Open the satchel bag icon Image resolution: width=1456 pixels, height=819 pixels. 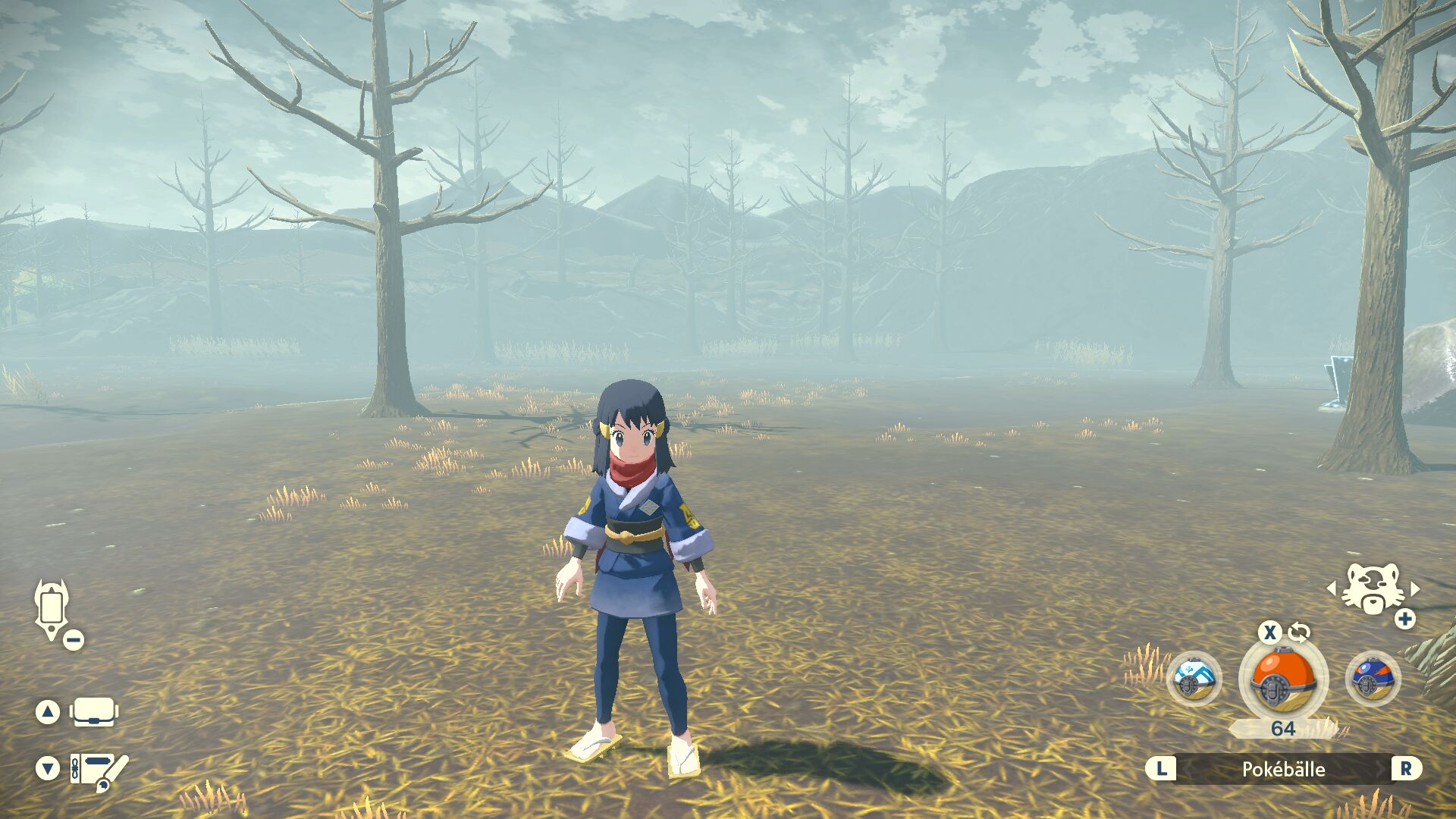(94, 712)
